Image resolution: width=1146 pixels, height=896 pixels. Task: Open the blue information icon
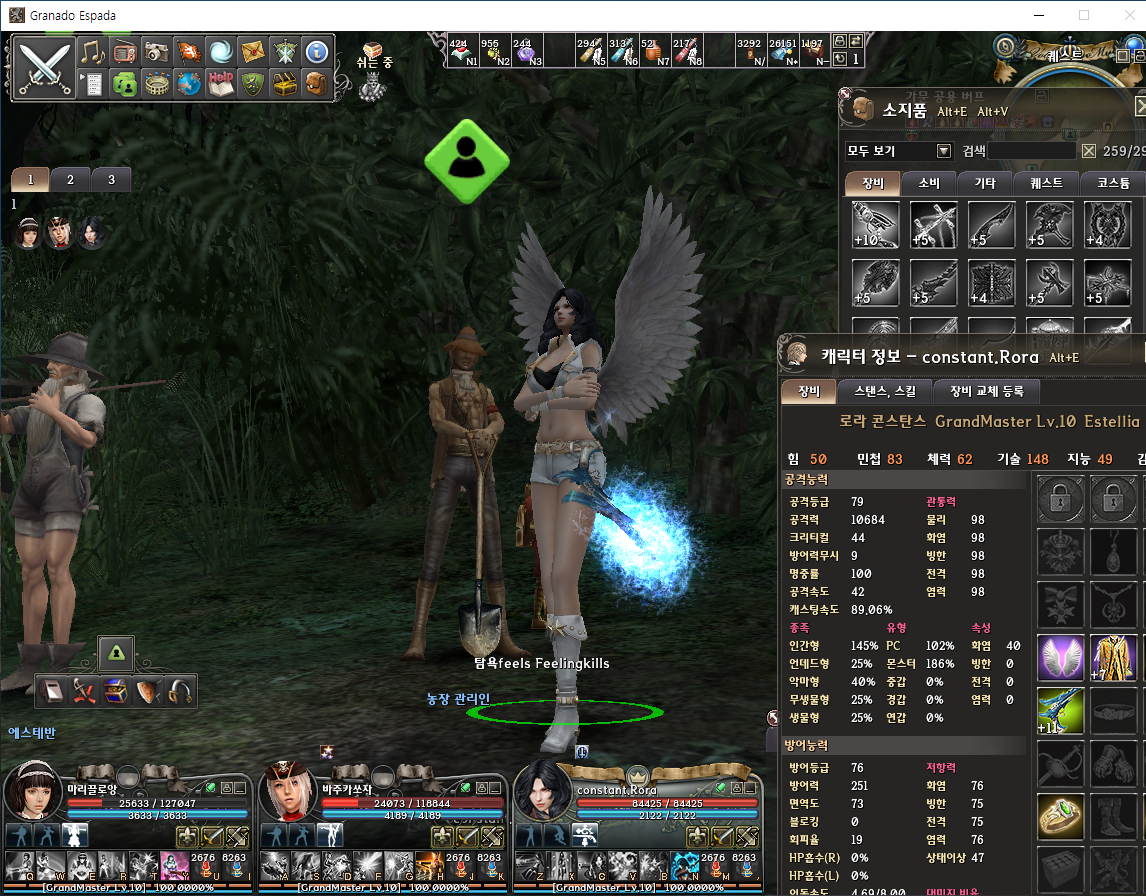pos(316,52)
